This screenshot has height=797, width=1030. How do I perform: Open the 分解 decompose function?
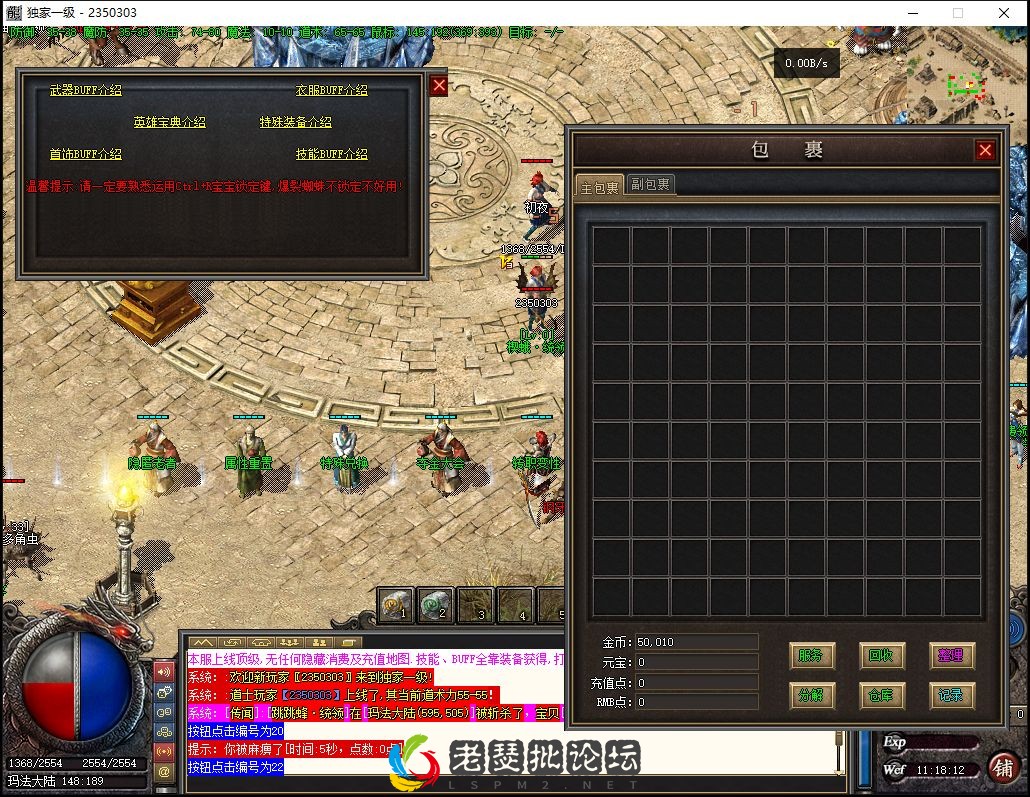tap(811, 695)
